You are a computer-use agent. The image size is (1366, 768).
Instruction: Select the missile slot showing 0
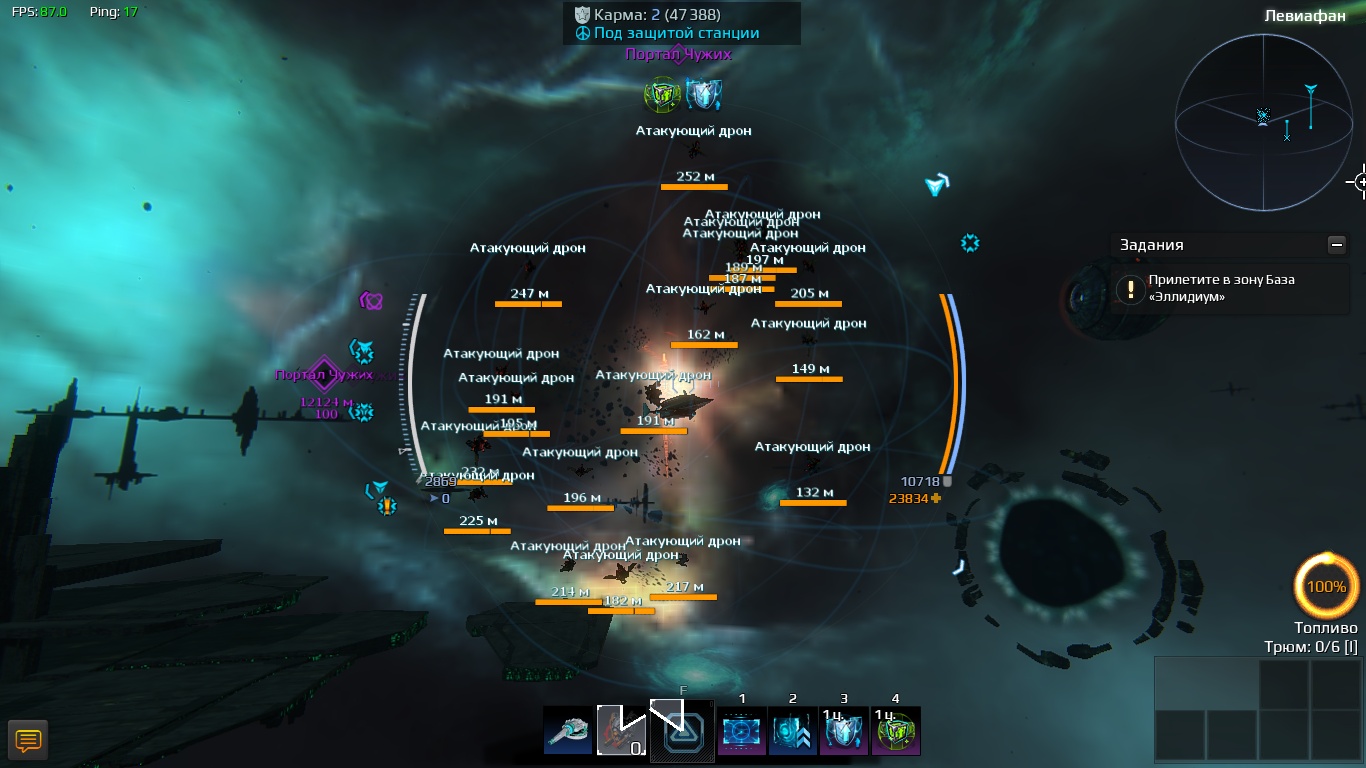[621, 731]
